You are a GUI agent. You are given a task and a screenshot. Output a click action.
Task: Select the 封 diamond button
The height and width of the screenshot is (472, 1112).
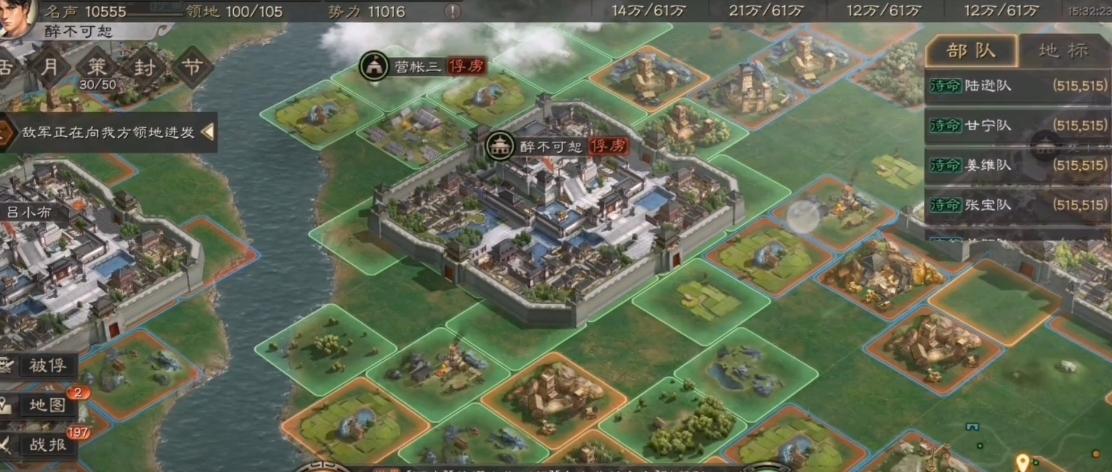tap(144, 68)
